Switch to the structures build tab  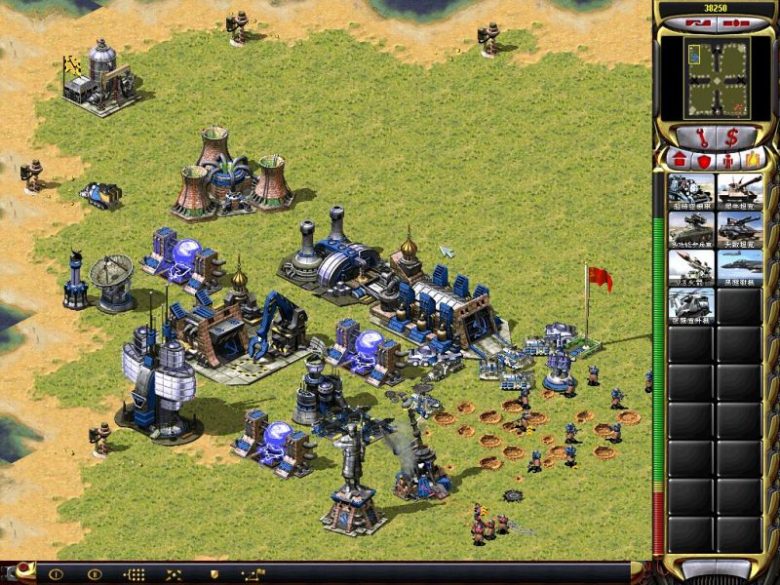coord(677,159)
